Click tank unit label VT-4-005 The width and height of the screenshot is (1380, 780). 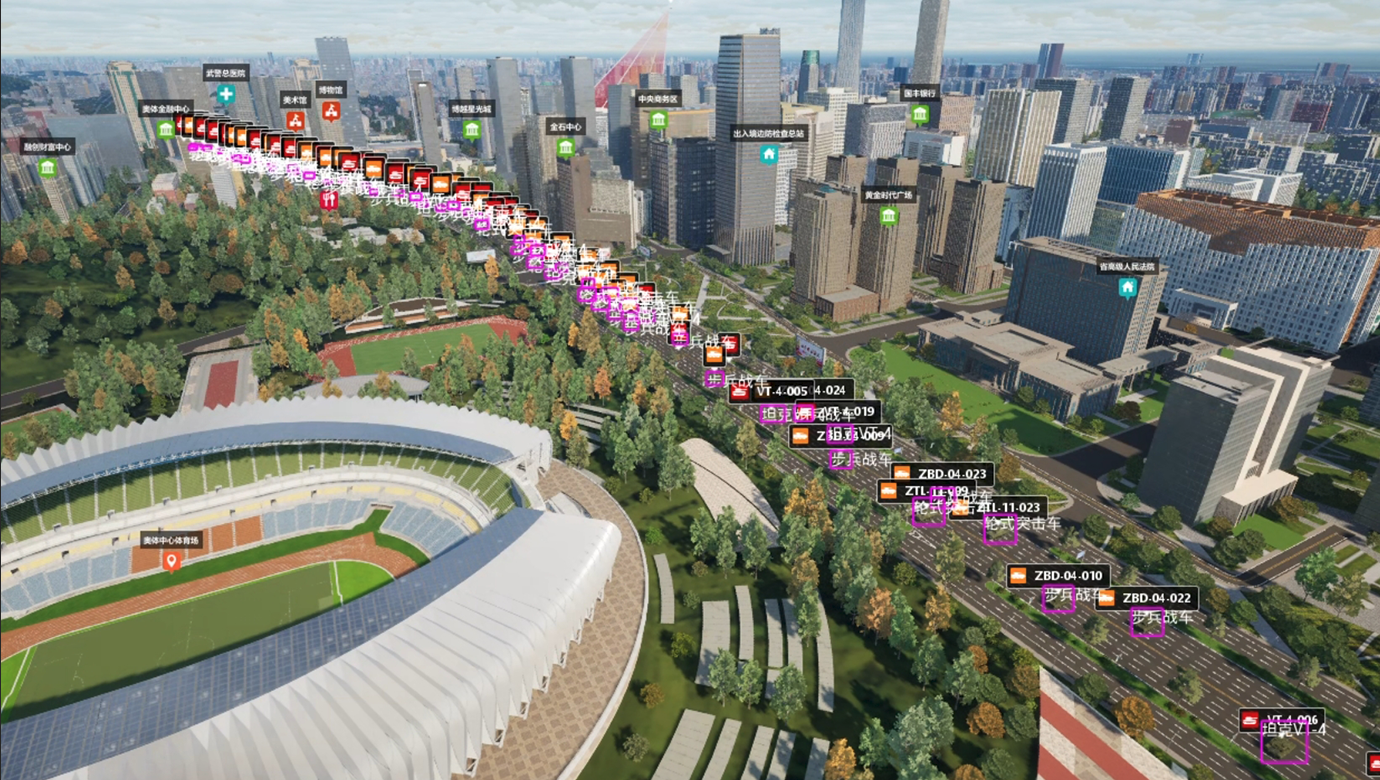click(x=771, y=391)
